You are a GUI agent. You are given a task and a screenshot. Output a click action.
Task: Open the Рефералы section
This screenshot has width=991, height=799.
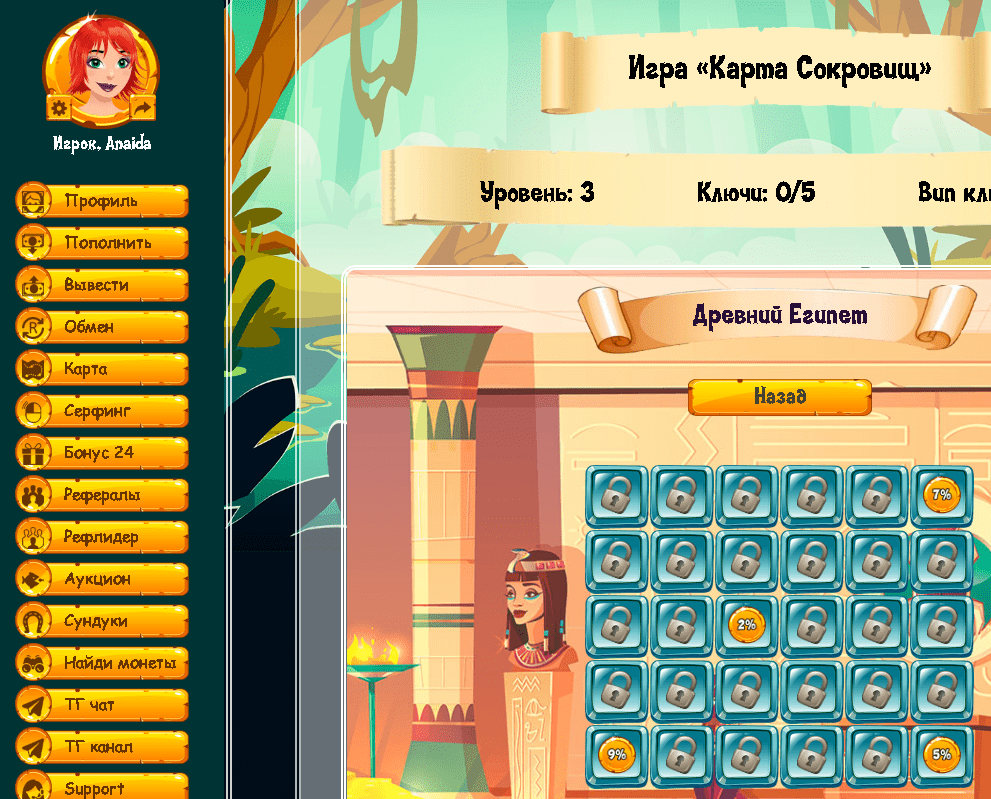click(x=102, y=495)
